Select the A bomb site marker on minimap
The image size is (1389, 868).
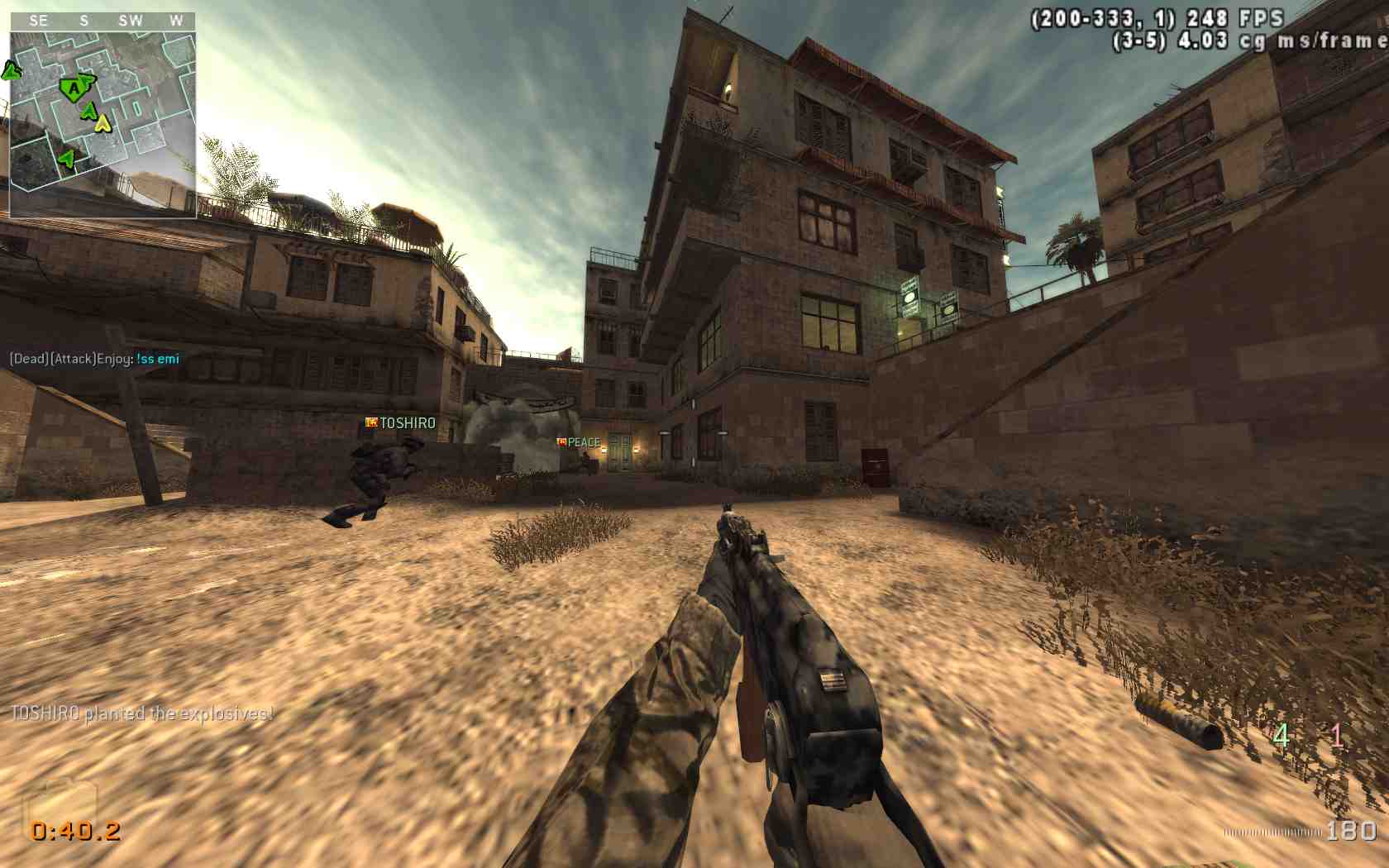click(x=74, y=88)
